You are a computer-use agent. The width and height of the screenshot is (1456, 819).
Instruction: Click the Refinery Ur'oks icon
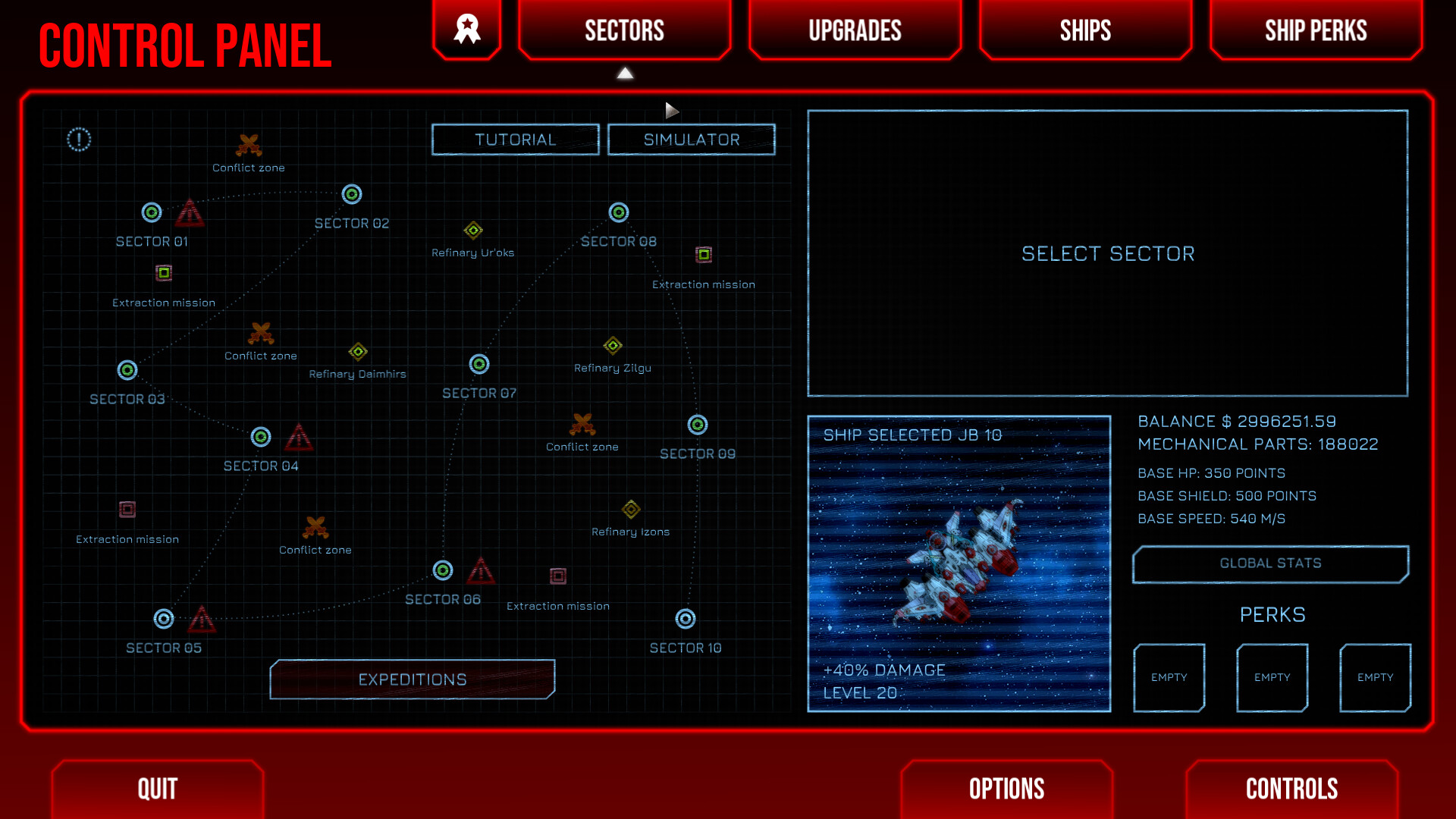coord(472,231)
